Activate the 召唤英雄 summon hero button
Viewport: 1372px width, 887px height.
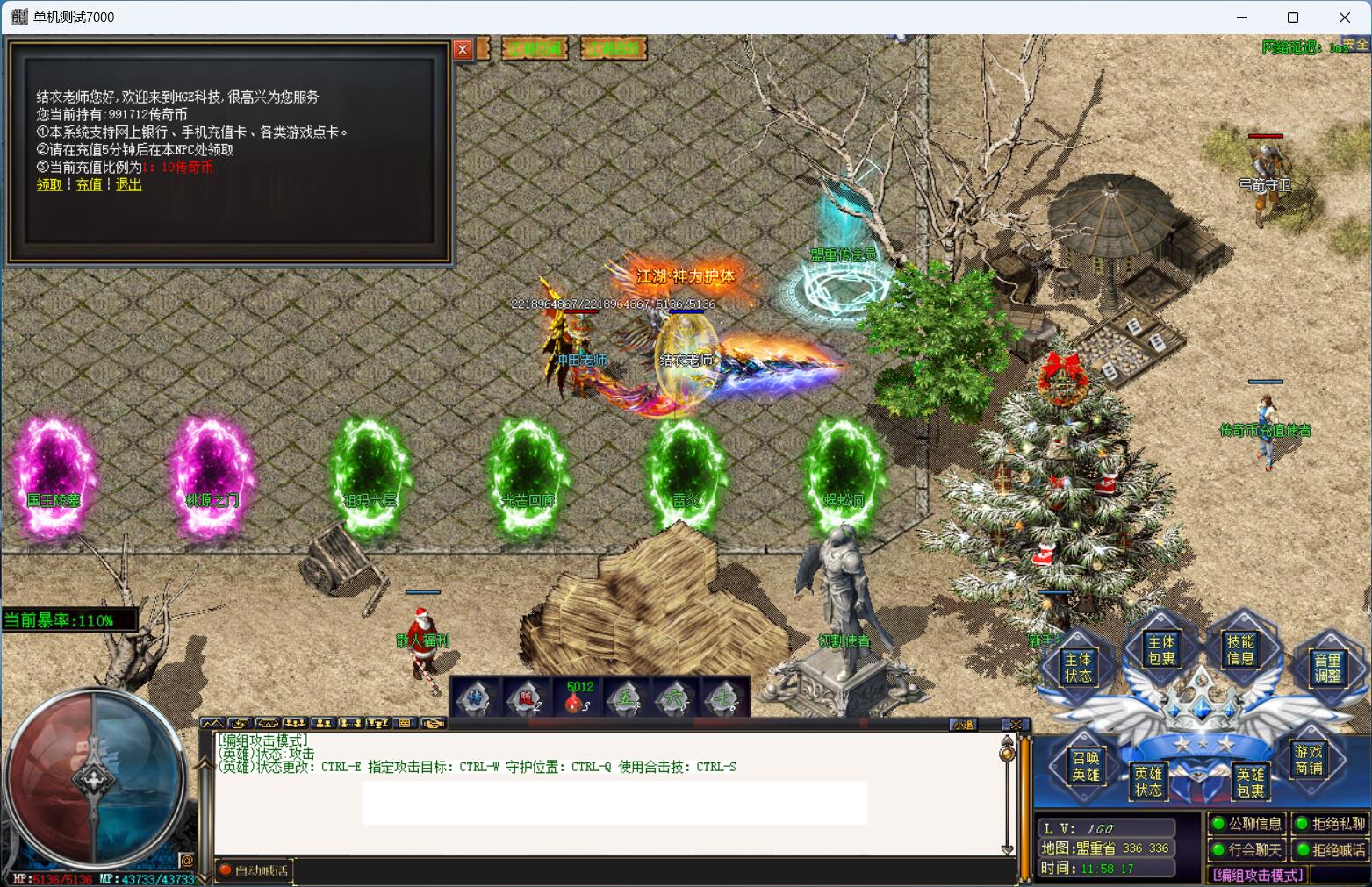click(x=1086, y=766)
